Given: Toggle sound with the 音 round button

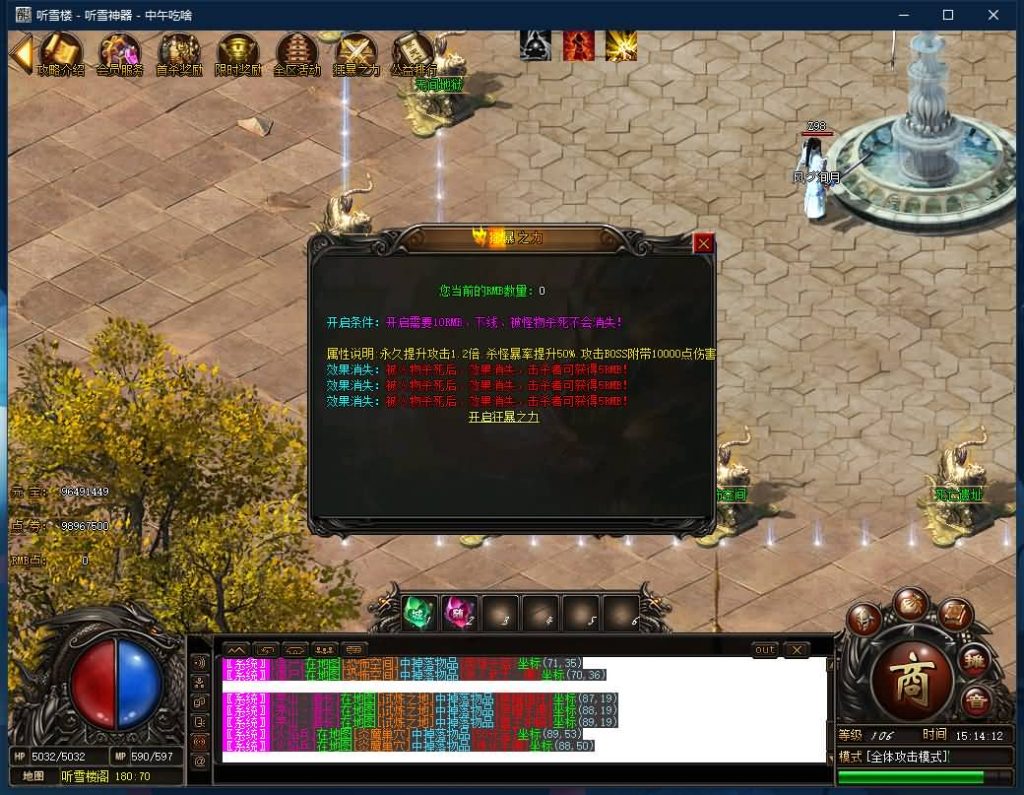Looking at the screenshot, I should (975, 699).
